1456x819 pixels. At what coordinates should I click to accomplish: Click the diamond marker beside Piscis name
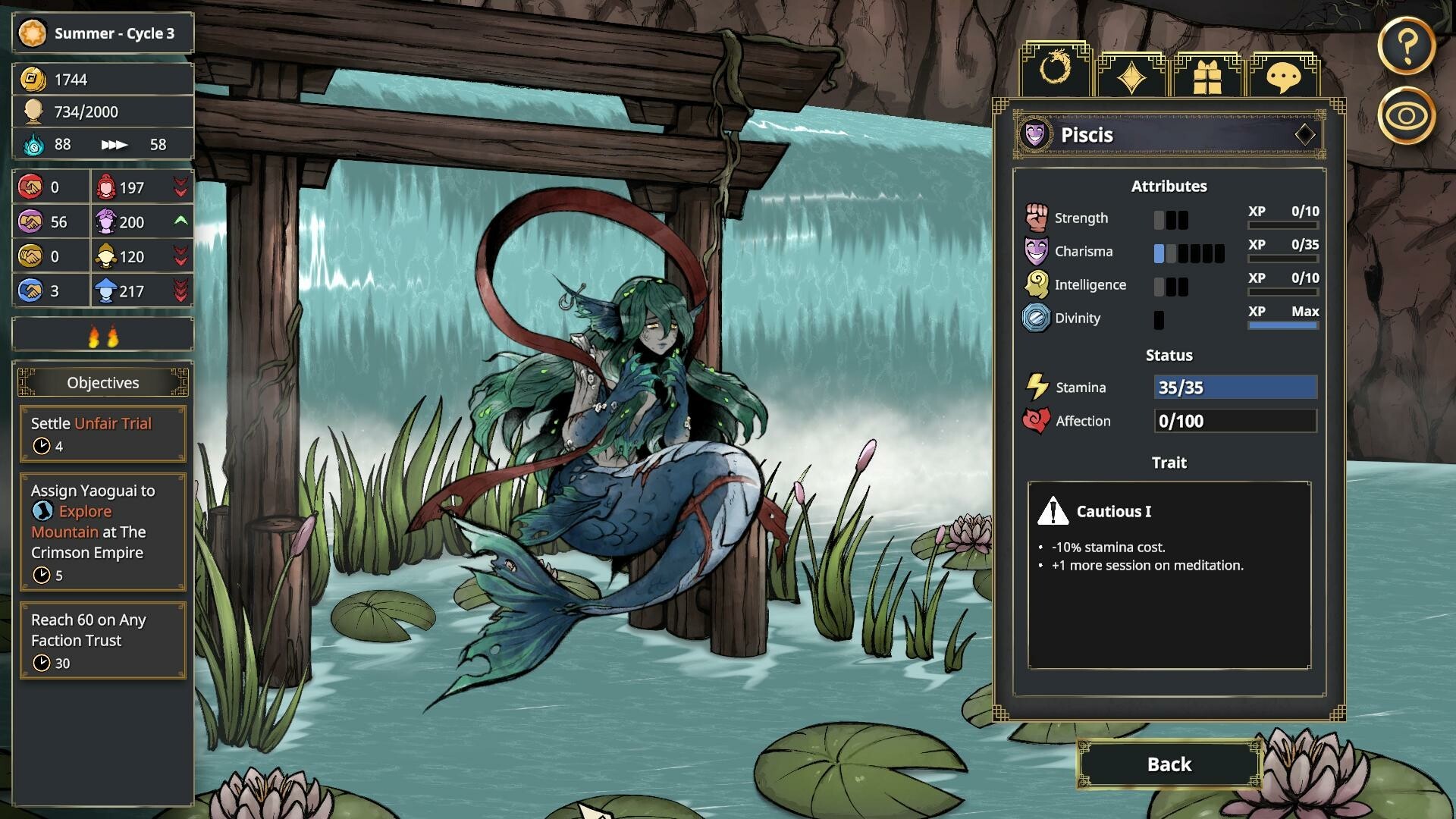(x=1304, y=135)
